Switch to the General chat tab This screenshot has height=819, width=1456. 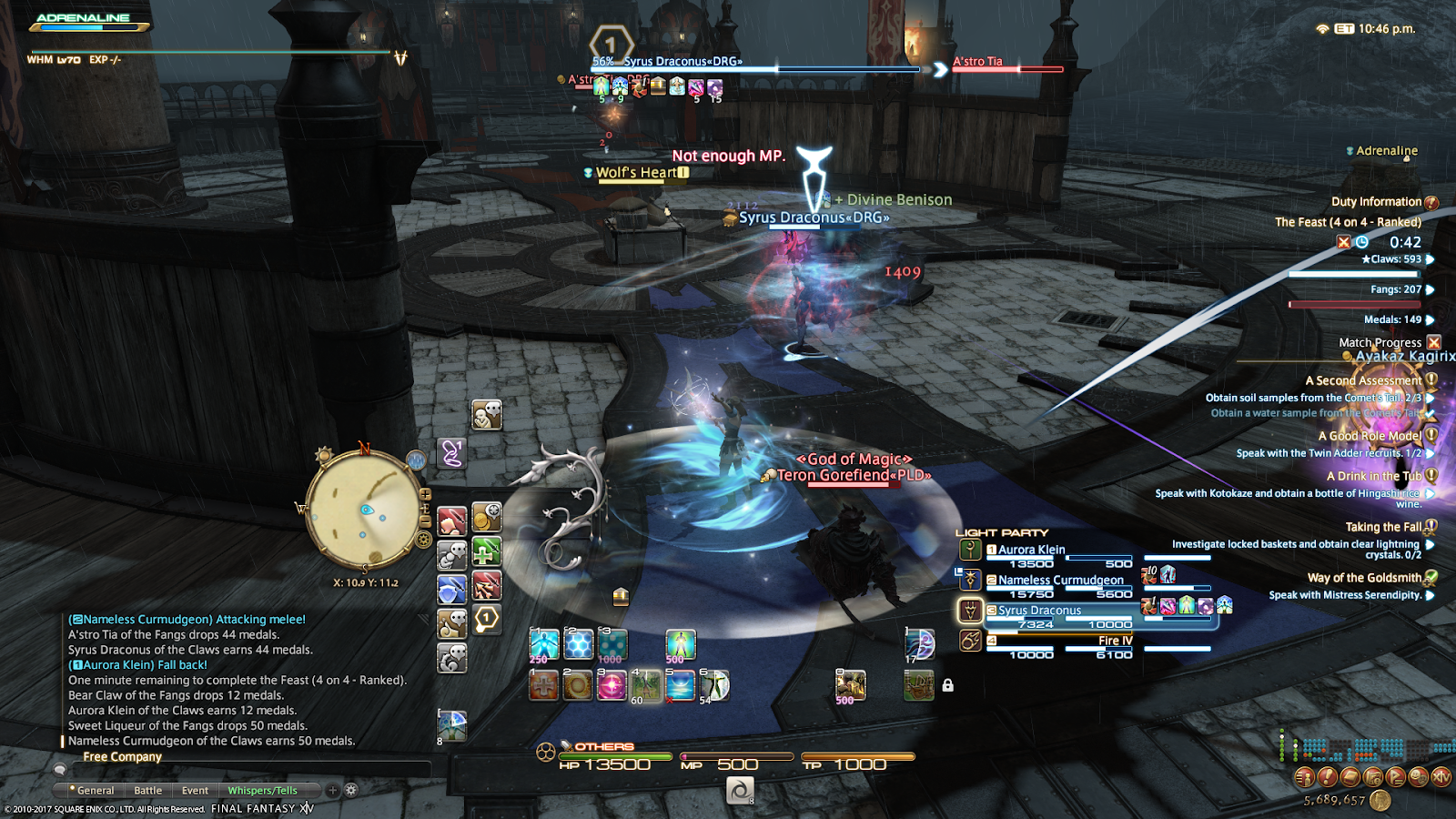click(x=96, y=791)
